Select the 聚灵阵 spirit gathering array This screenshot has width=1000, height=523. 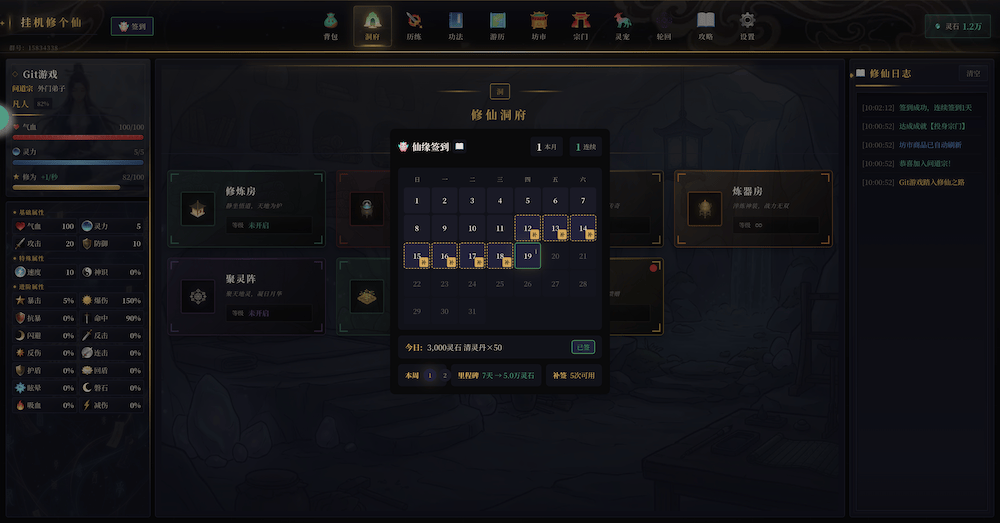click(x=246, y=295)
